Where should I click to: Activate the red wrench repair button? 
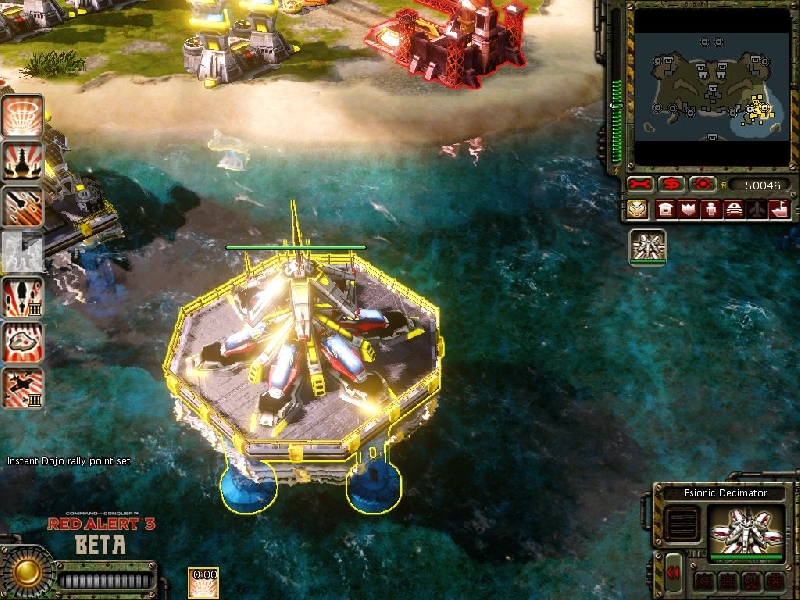tap(640, 185)
